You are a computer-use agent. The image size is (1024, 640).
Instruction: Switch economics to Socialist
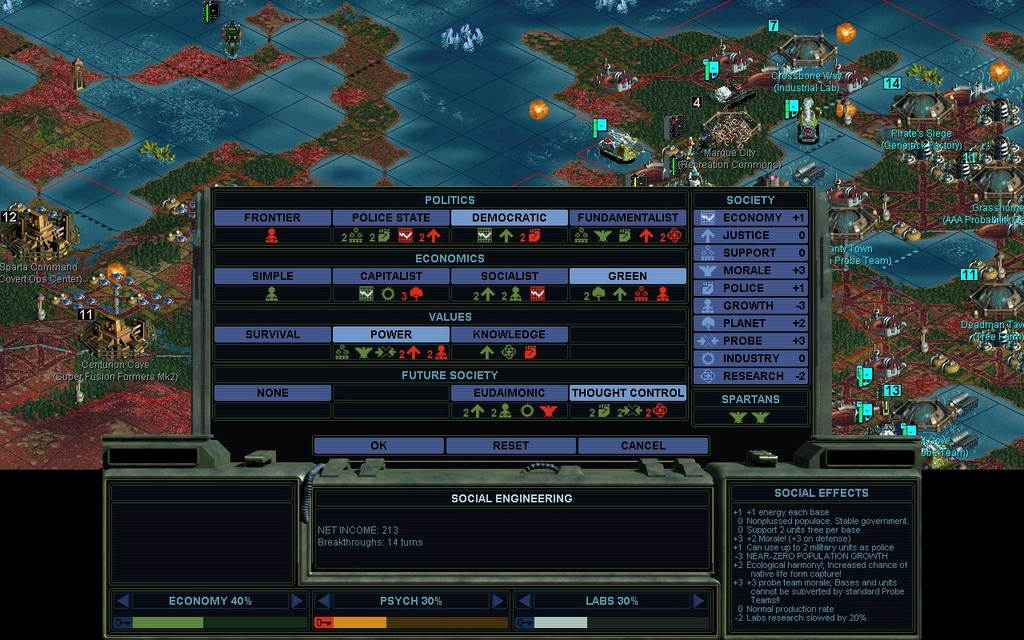[x=509, y=276]
